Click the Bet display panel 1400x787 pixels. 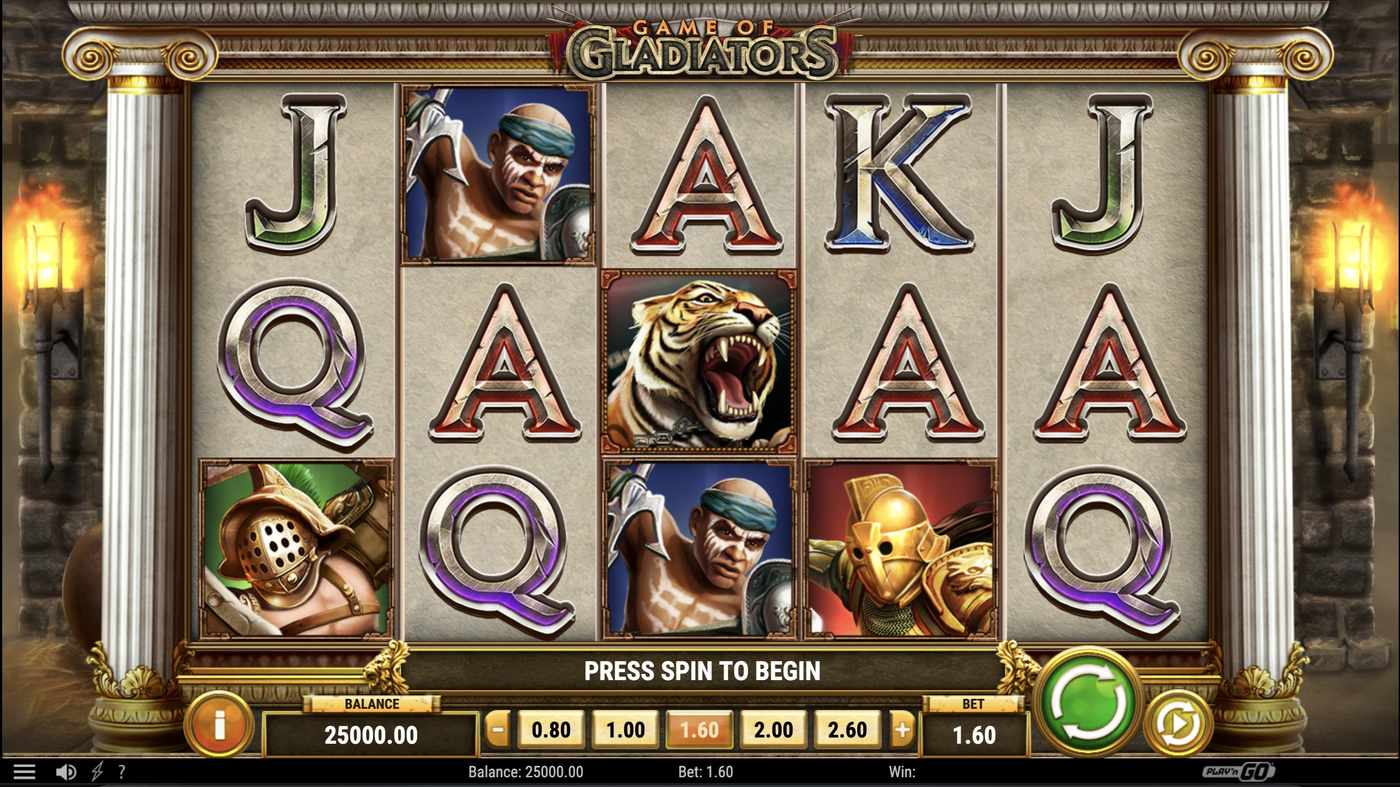pyautogui.click(x=973, y=736)
